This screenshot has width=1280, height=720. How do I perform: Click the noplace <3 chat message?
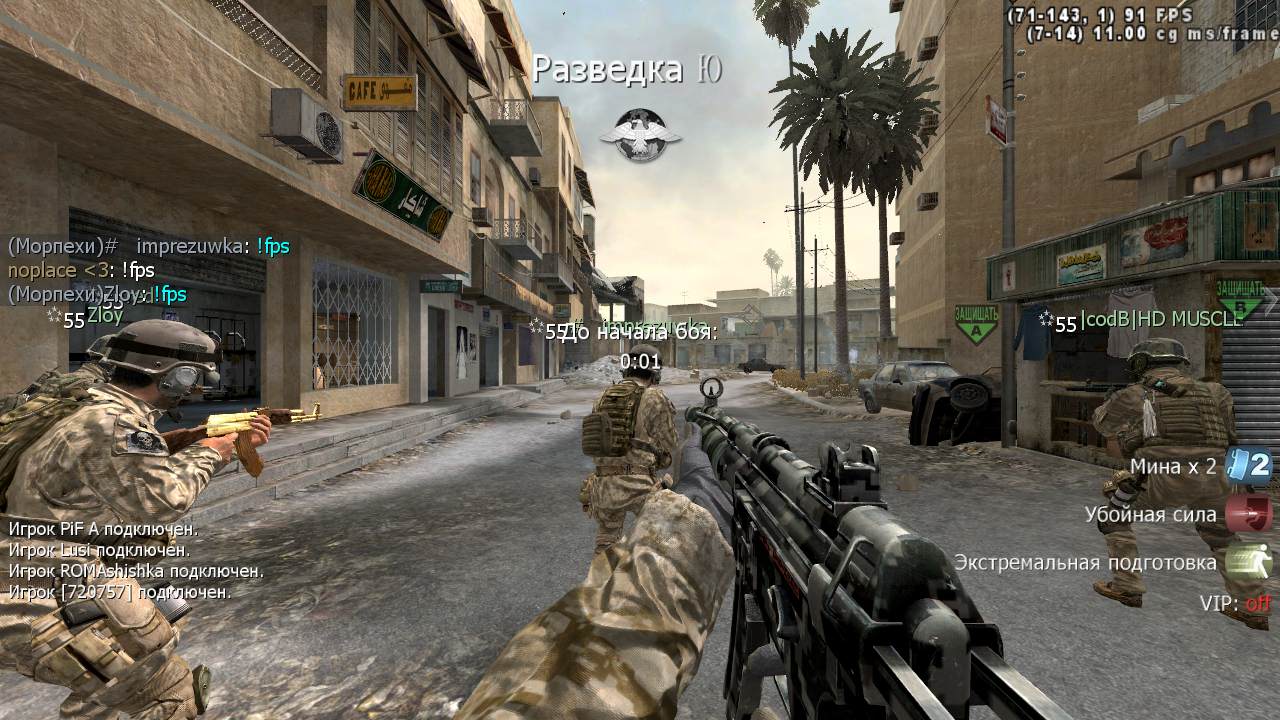point(81,270)
